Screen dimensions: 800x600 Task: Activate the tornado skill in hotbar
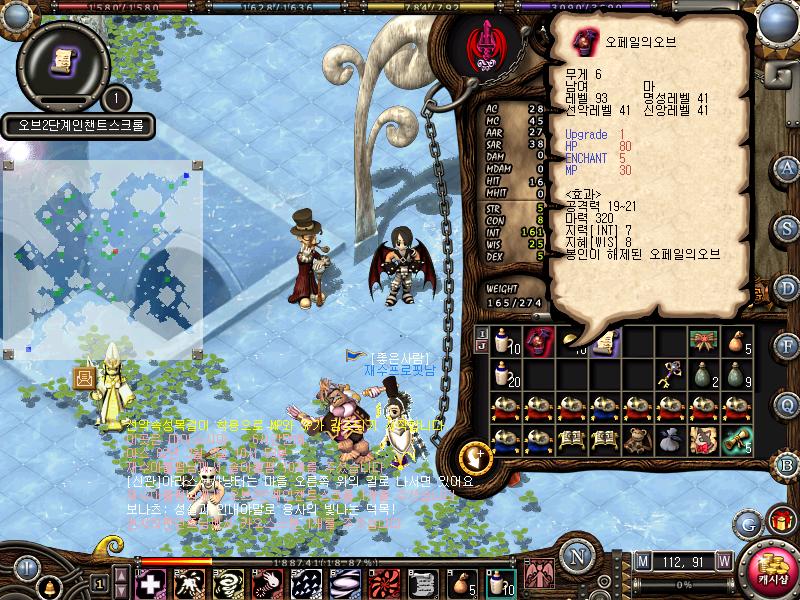click(x=229, y=583)
